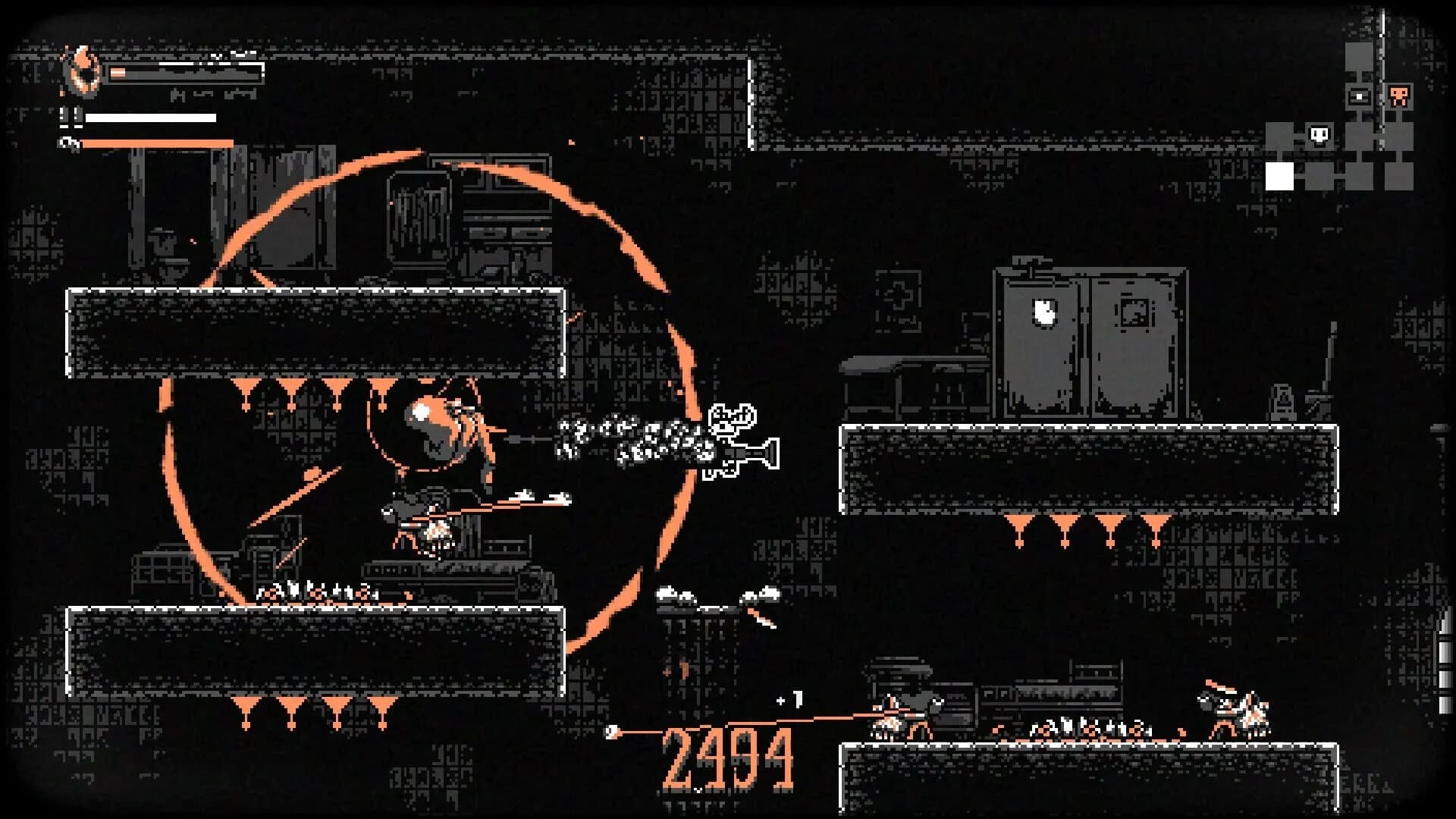
Task: Click the orange boss face icon on the minimap
Action: coord(1399,97)
